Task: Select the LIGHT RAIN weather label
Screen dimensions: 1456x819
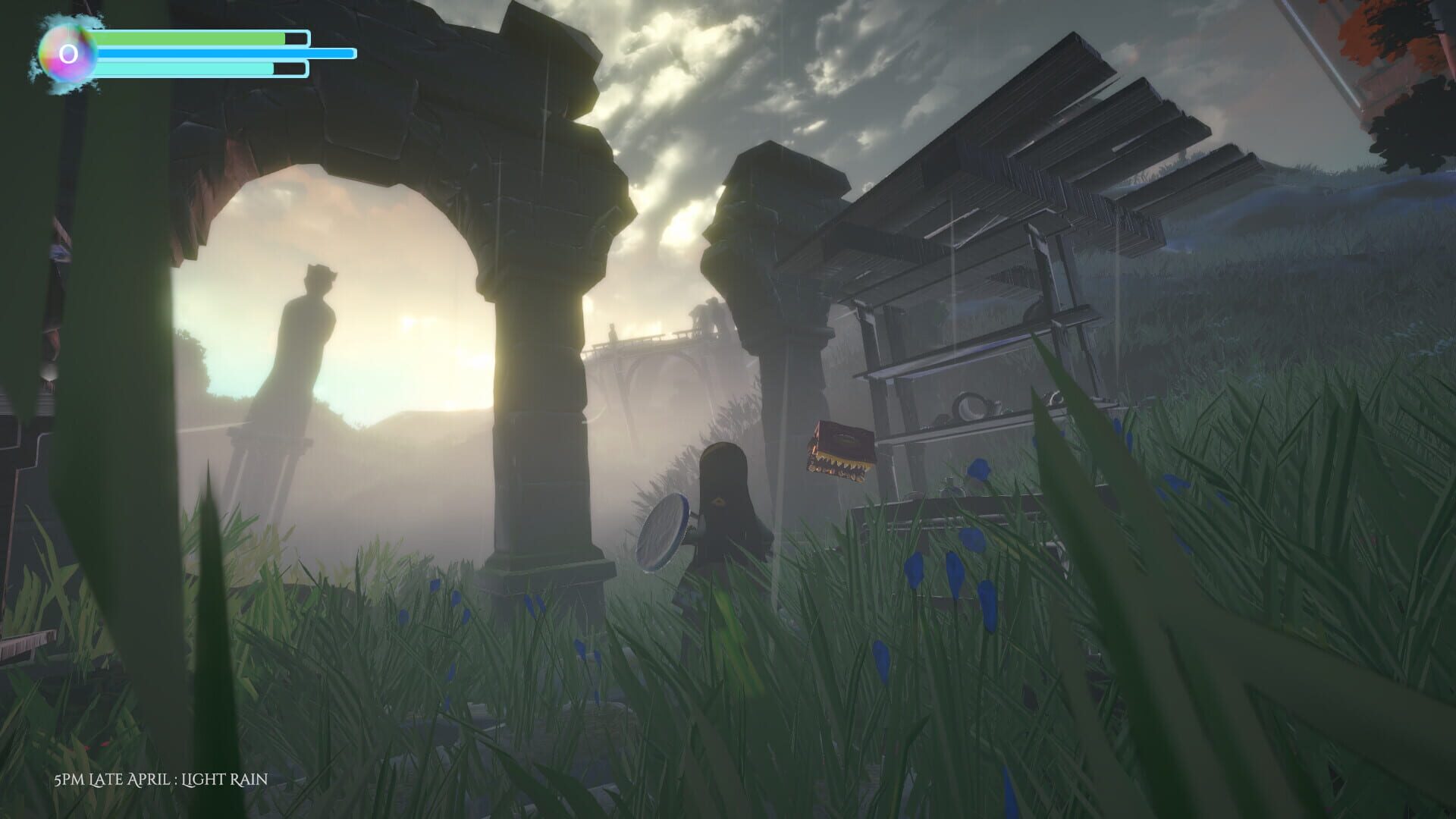Action: pyautogui.click(x=226, y=778)
